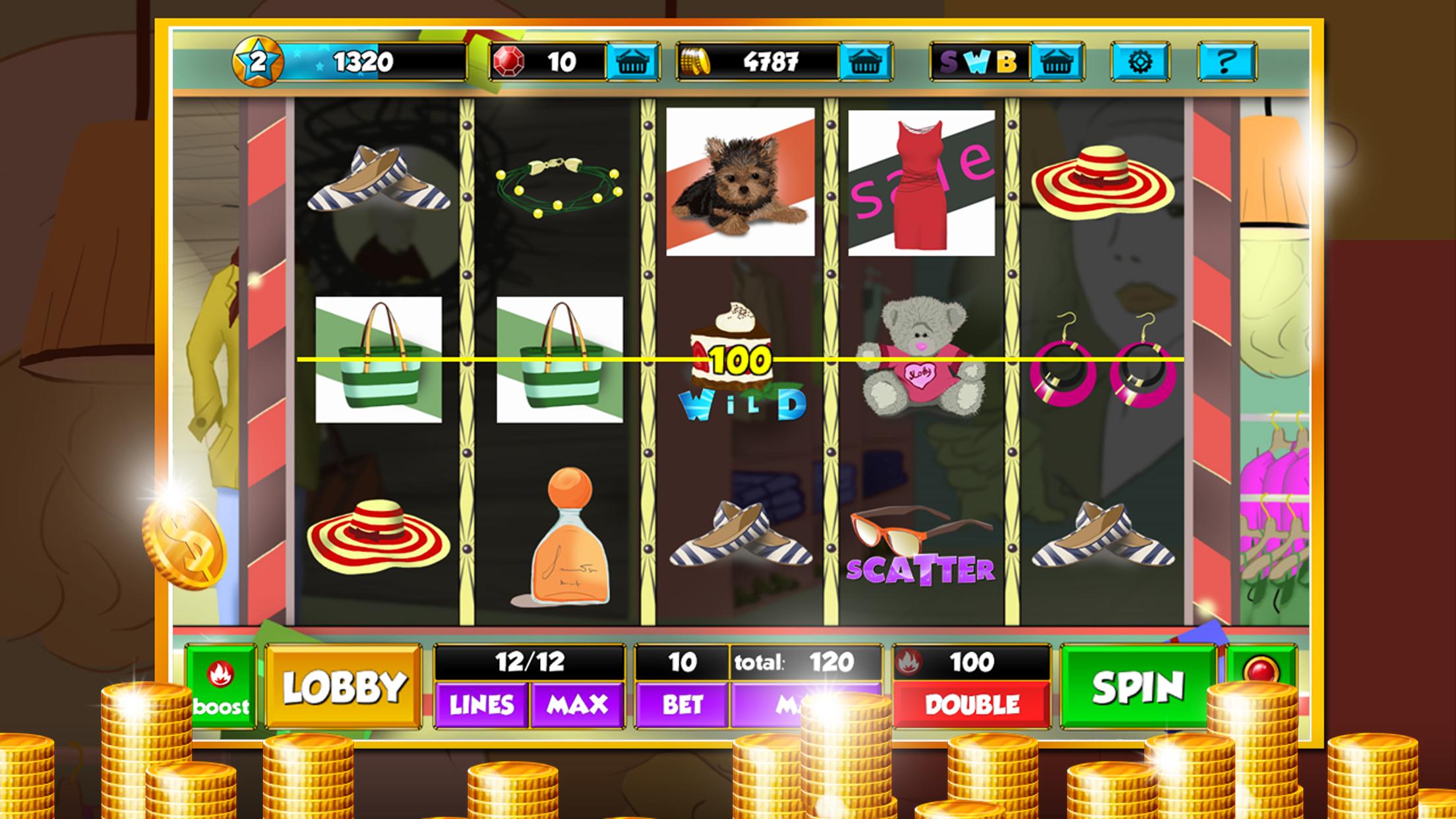Open the LINES selector
This screenshot has width=1456, height=819.
(481, 706)
